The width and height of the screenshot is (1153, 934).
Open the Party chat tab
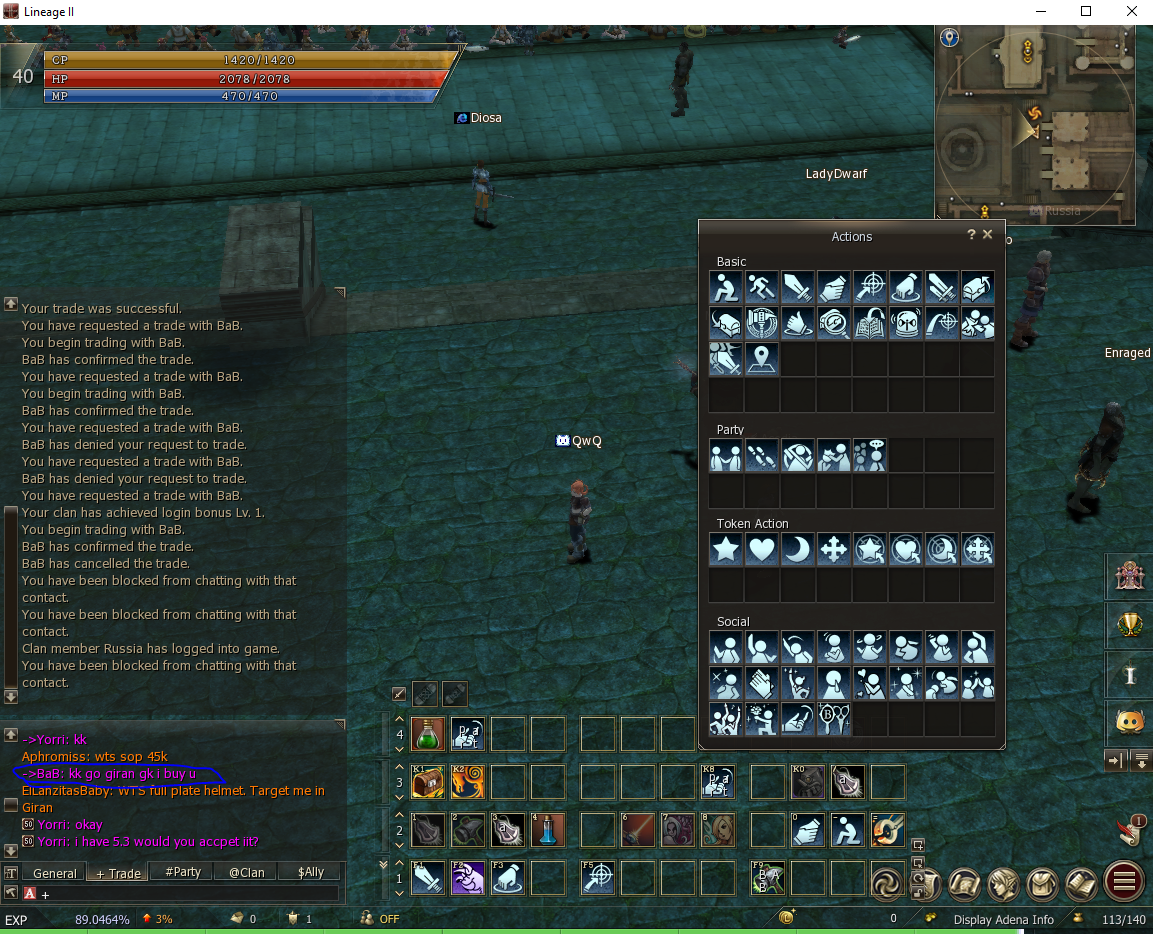click(x=183, y=872)
